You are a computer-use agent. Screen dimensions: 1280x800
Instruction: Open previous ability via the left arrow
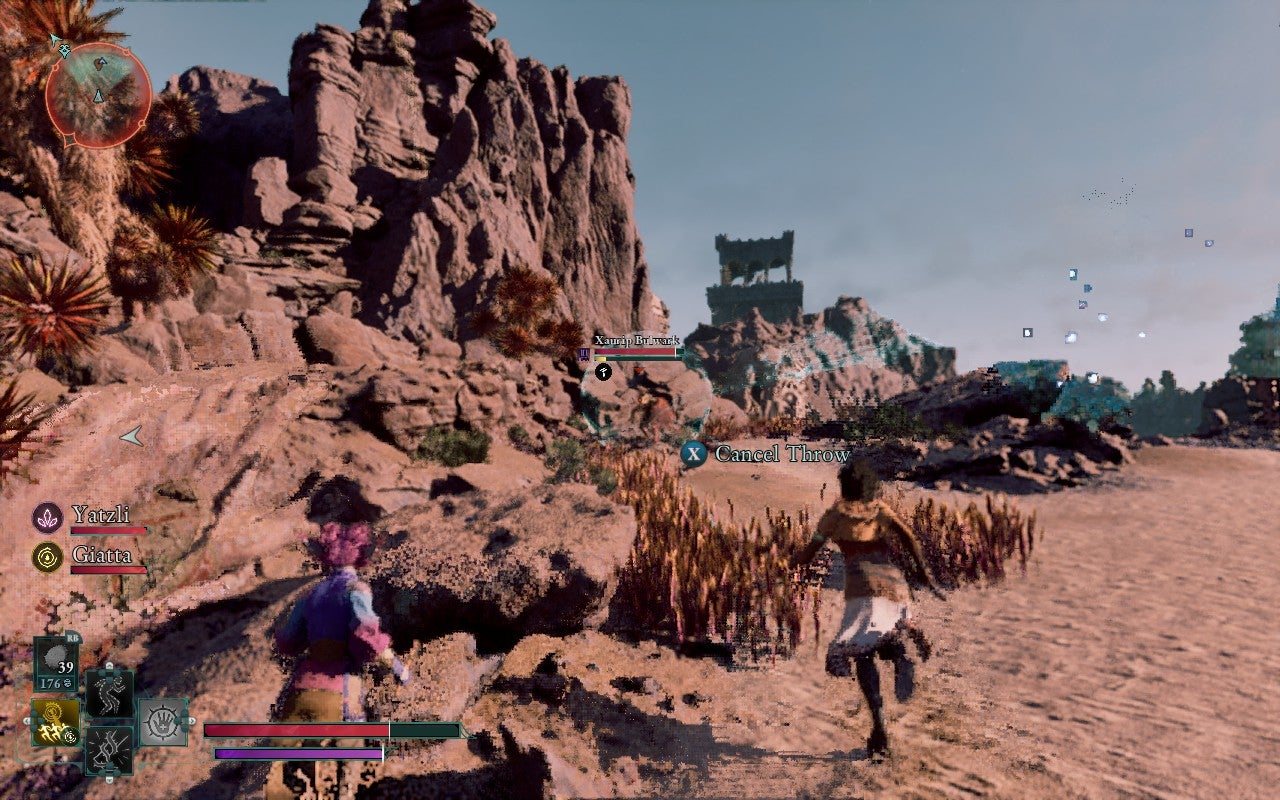coord(28,719)
